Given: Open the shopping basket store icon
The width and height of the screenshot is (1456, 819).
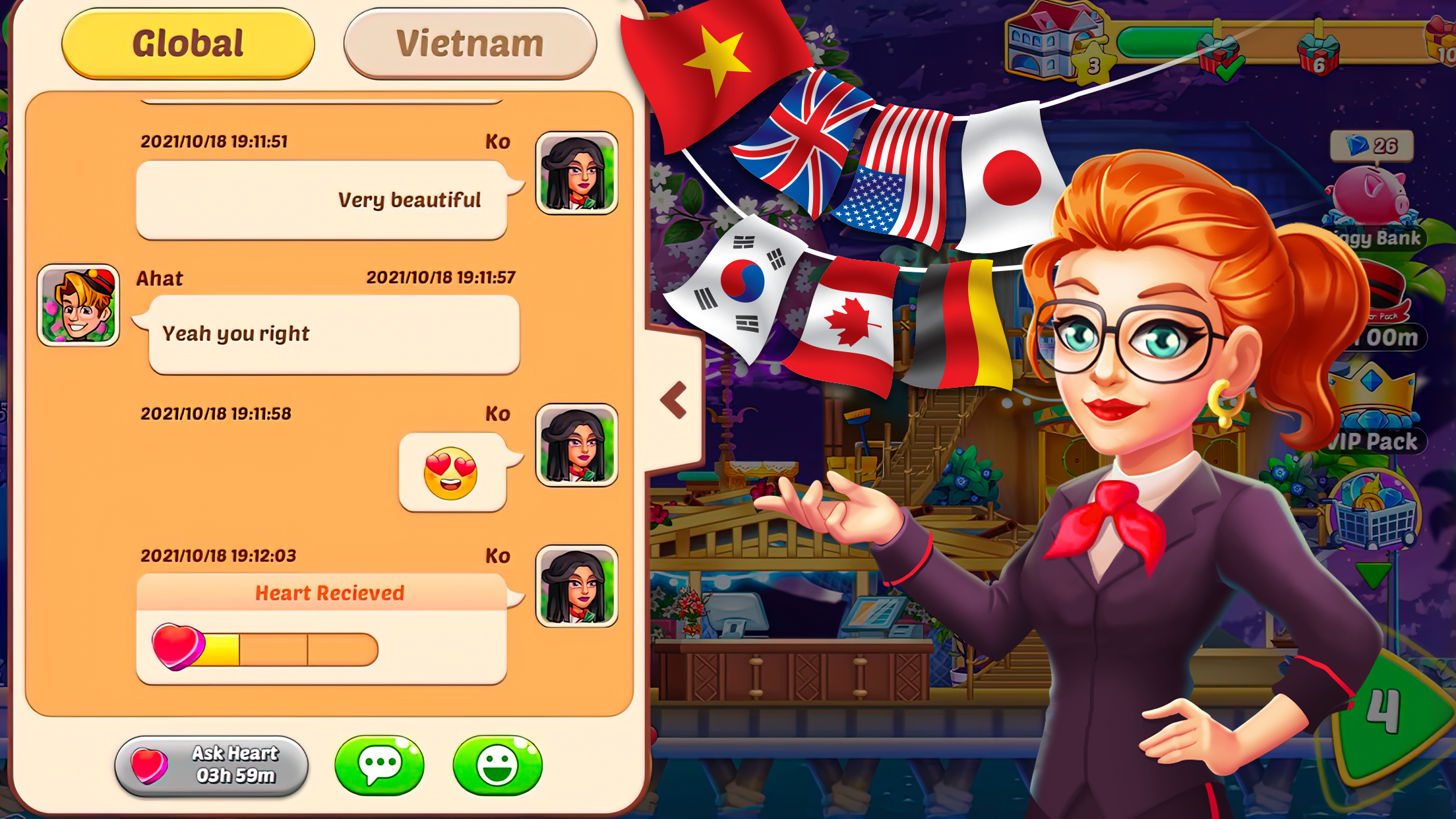Looking at the screenshot, I should 1374,512.
